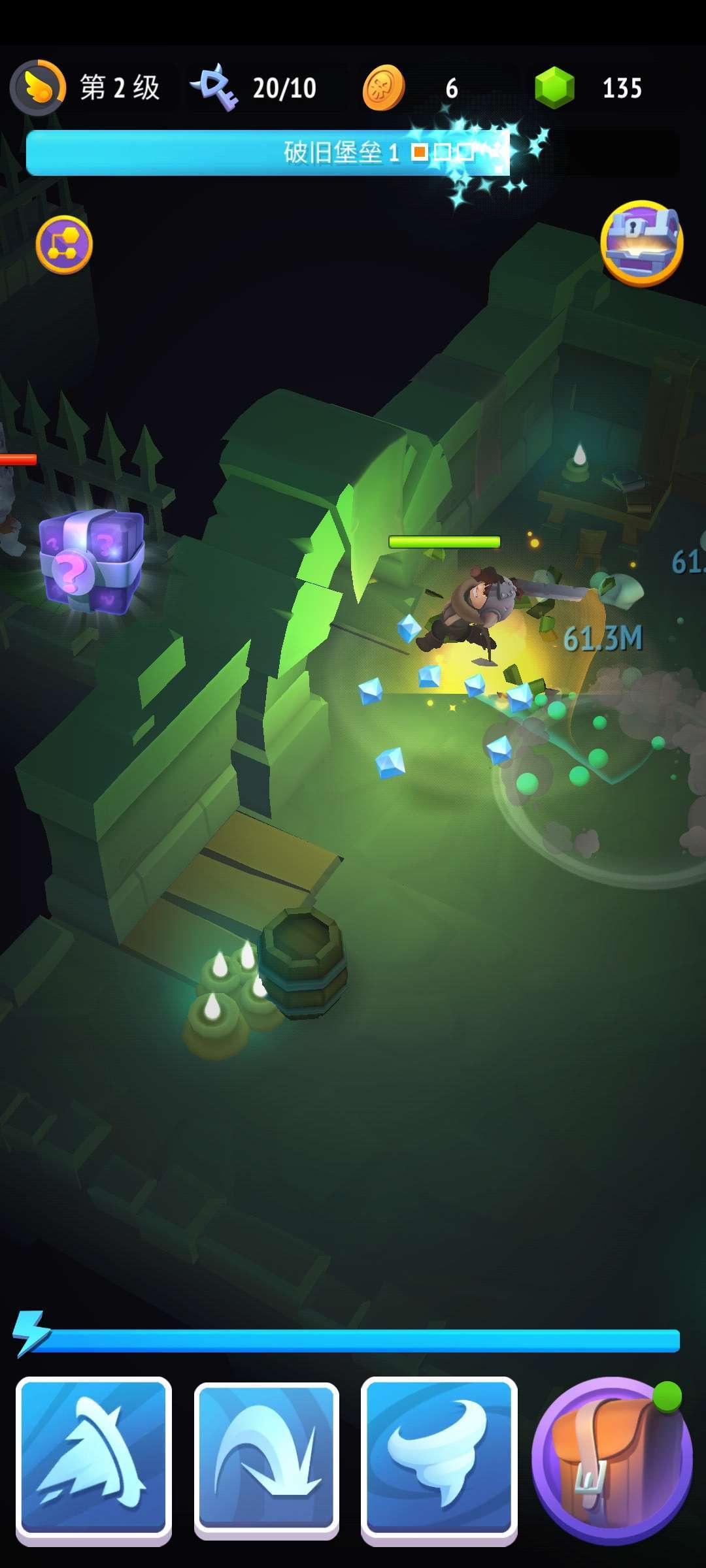Open the player level badge
The image size is (706, 1568).
pos(38,88)
